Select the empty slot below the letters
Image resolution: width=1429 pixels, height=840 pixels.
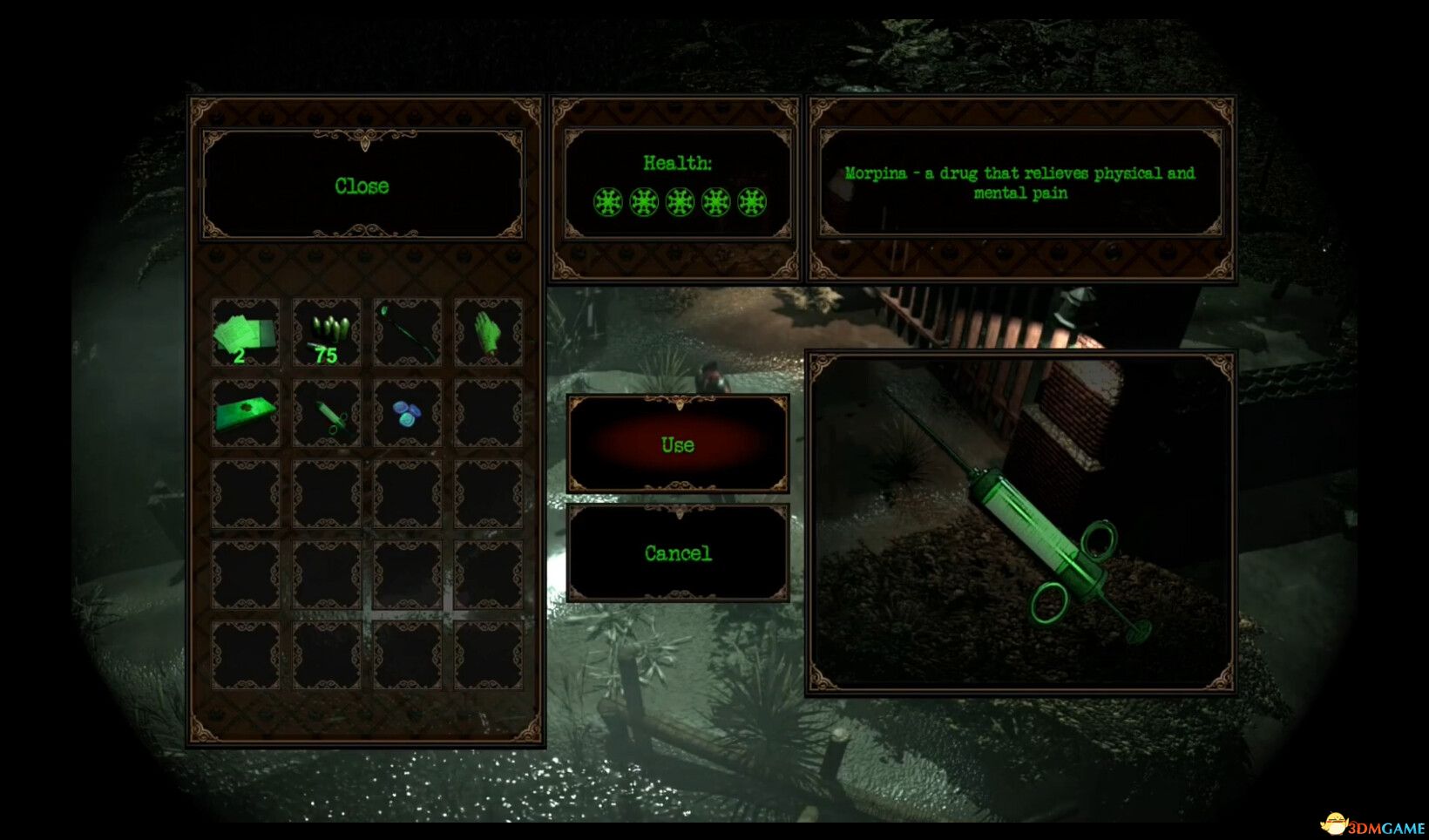[245, 496]
